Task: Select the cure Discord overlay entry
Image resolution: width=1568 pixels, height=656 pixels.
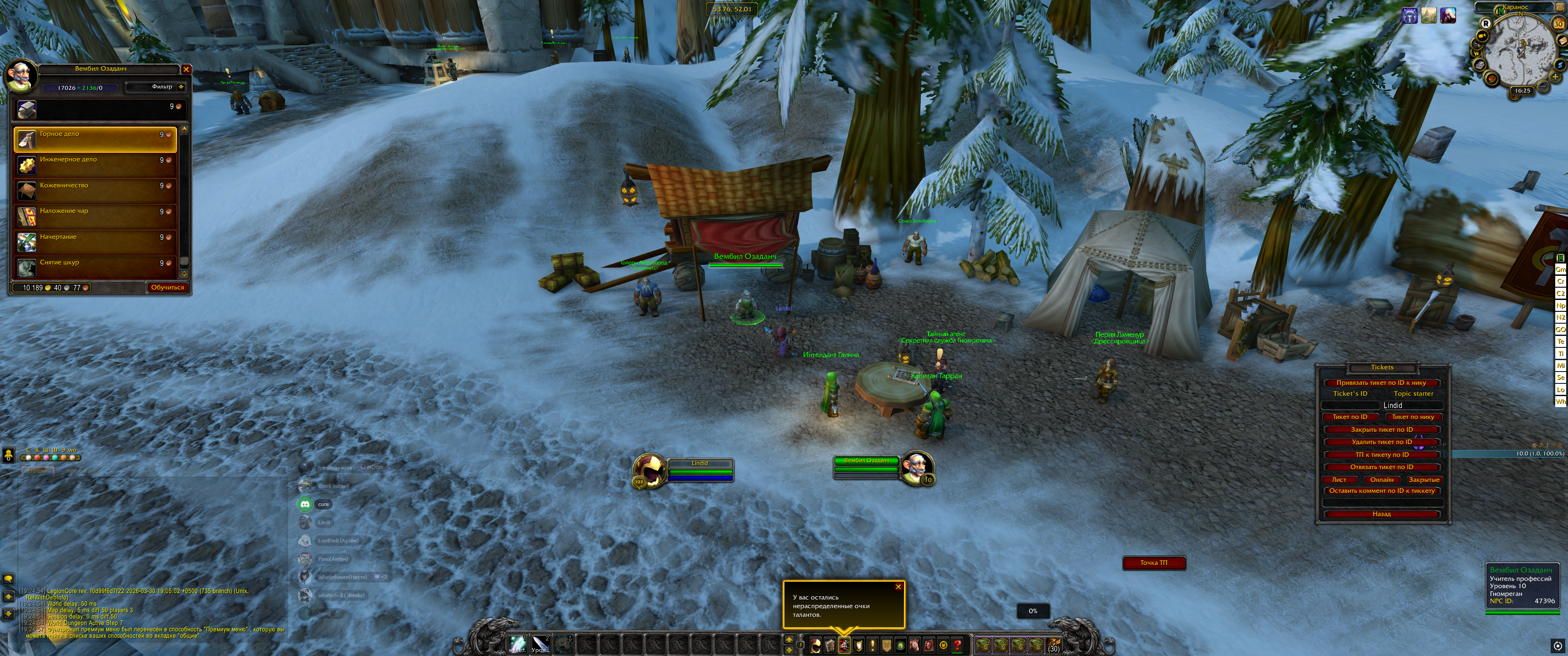Action: coord(322,504)
